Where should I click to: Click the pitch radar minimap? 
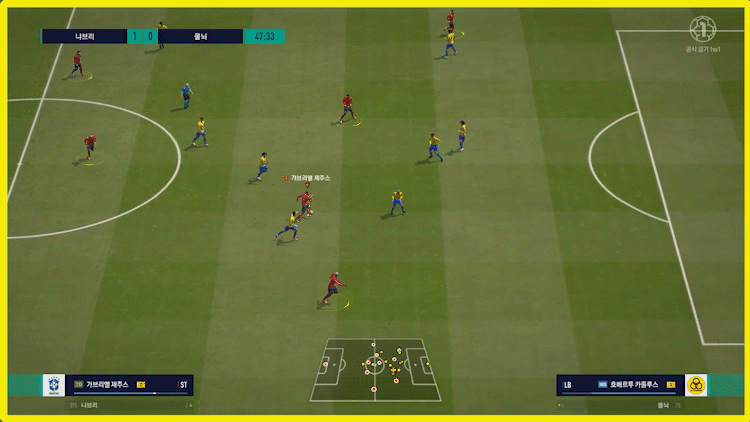[375, 369]
